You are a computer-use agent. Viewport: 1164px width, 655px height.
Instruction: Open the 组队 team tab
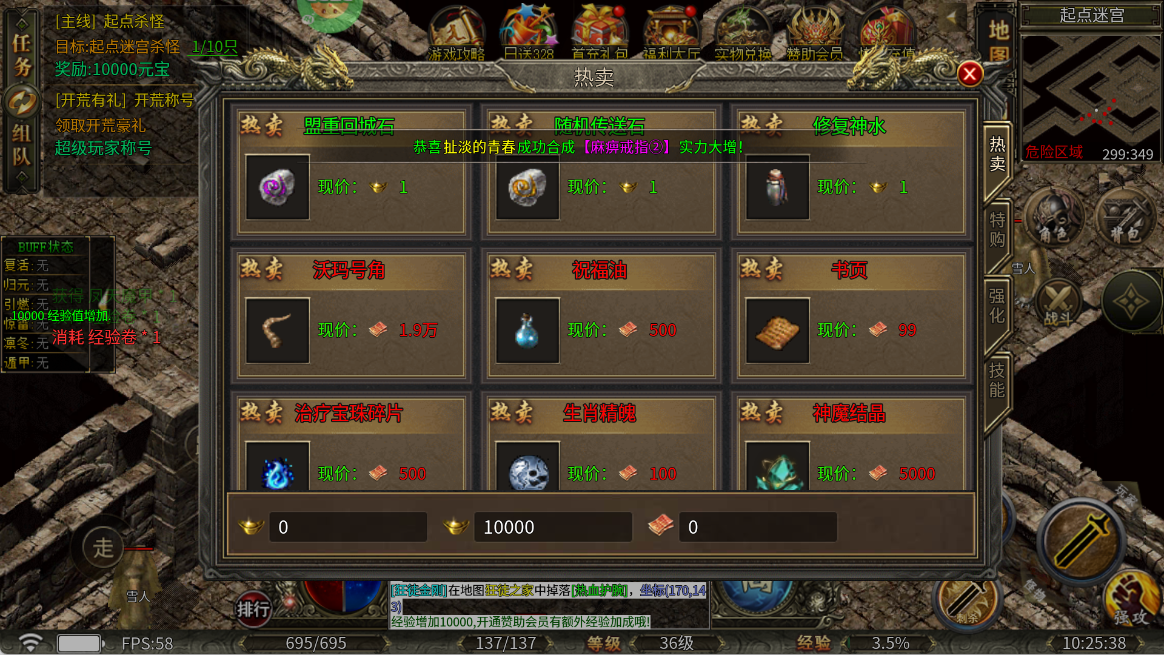pyautogui.click(x=21, y=145)
